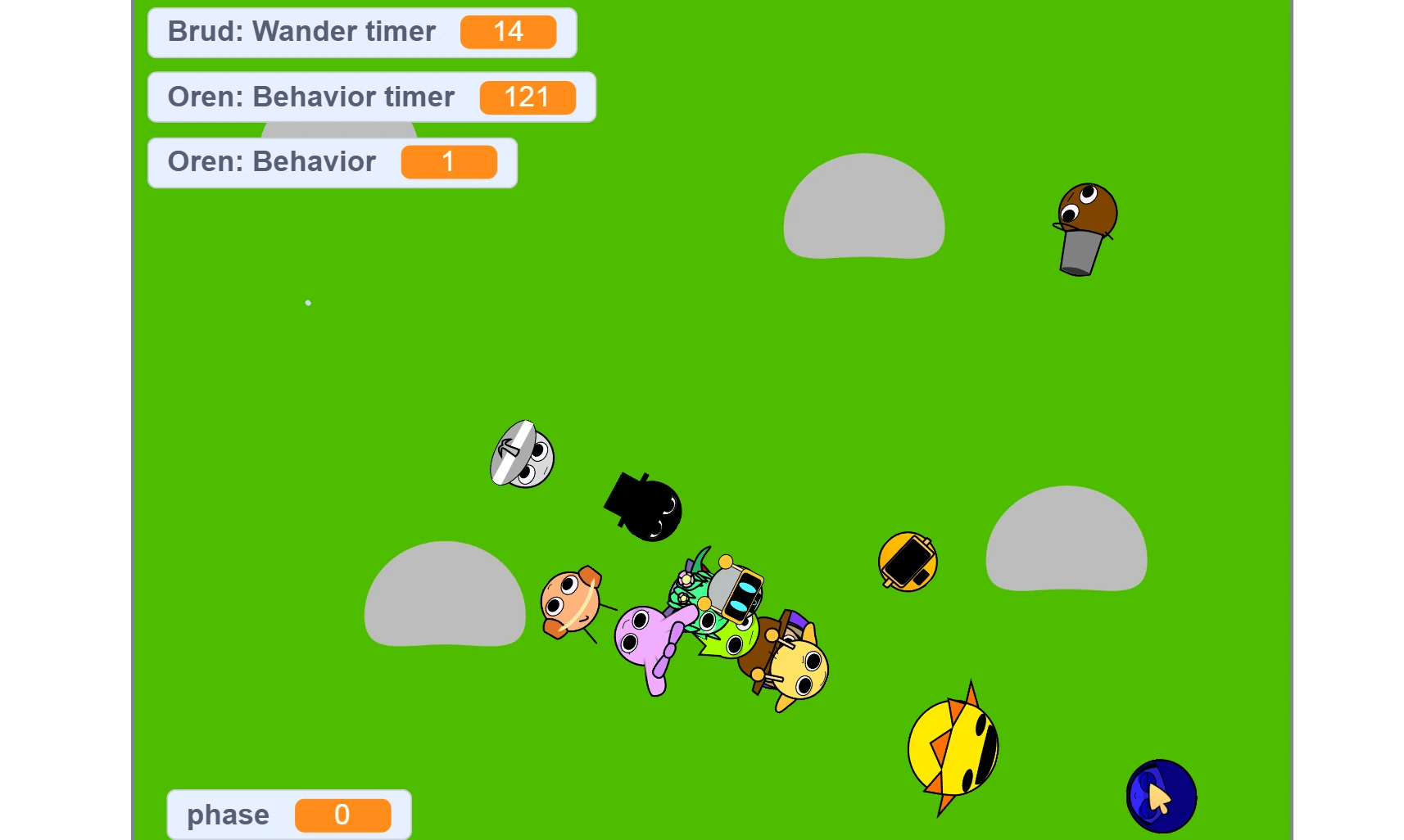Image resolution: width=1404 pixels, height=840 pixels.
Task: Click the orange value bubble showing 14
Action: point(509,32)
